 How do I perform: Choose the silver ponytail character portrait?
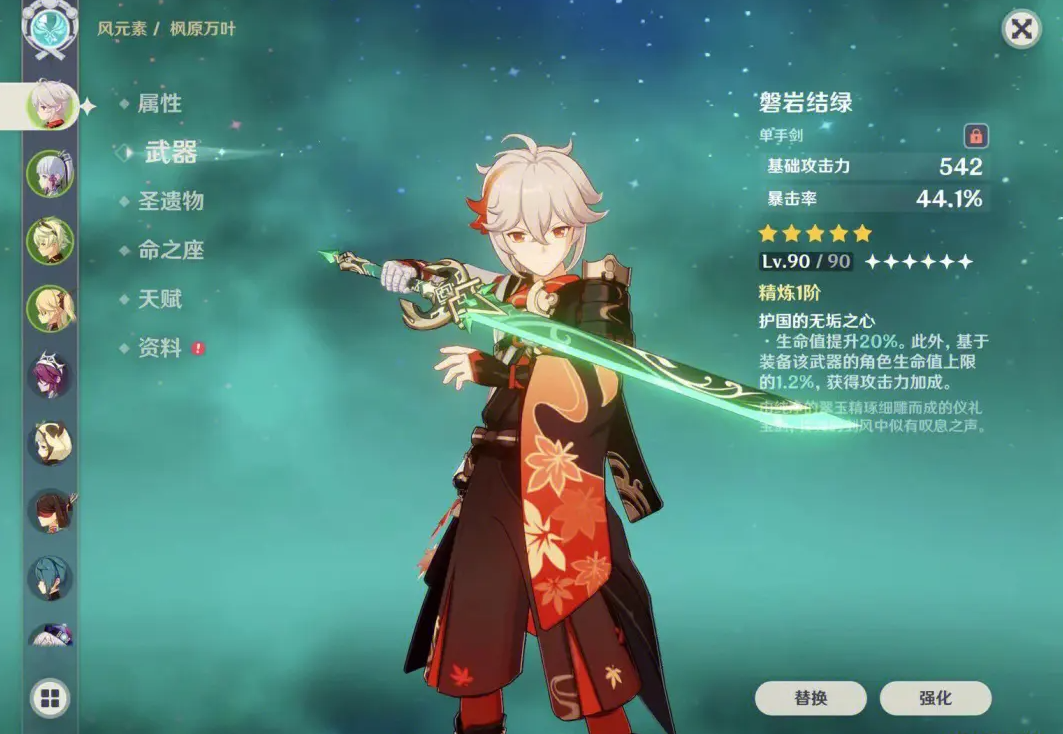[x=50, y=173]
